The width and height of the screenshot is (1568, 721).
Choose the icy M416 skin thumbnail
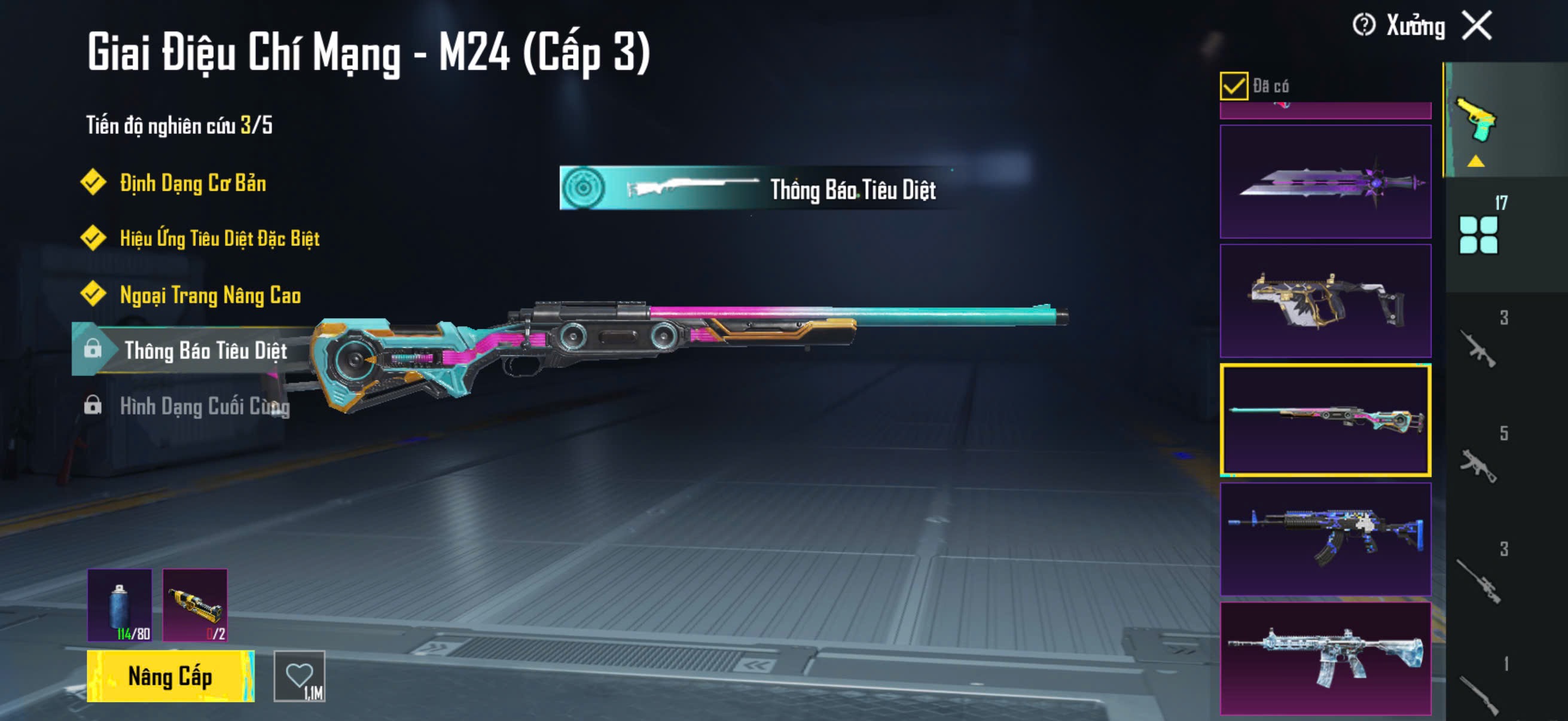pos(1325,658)
